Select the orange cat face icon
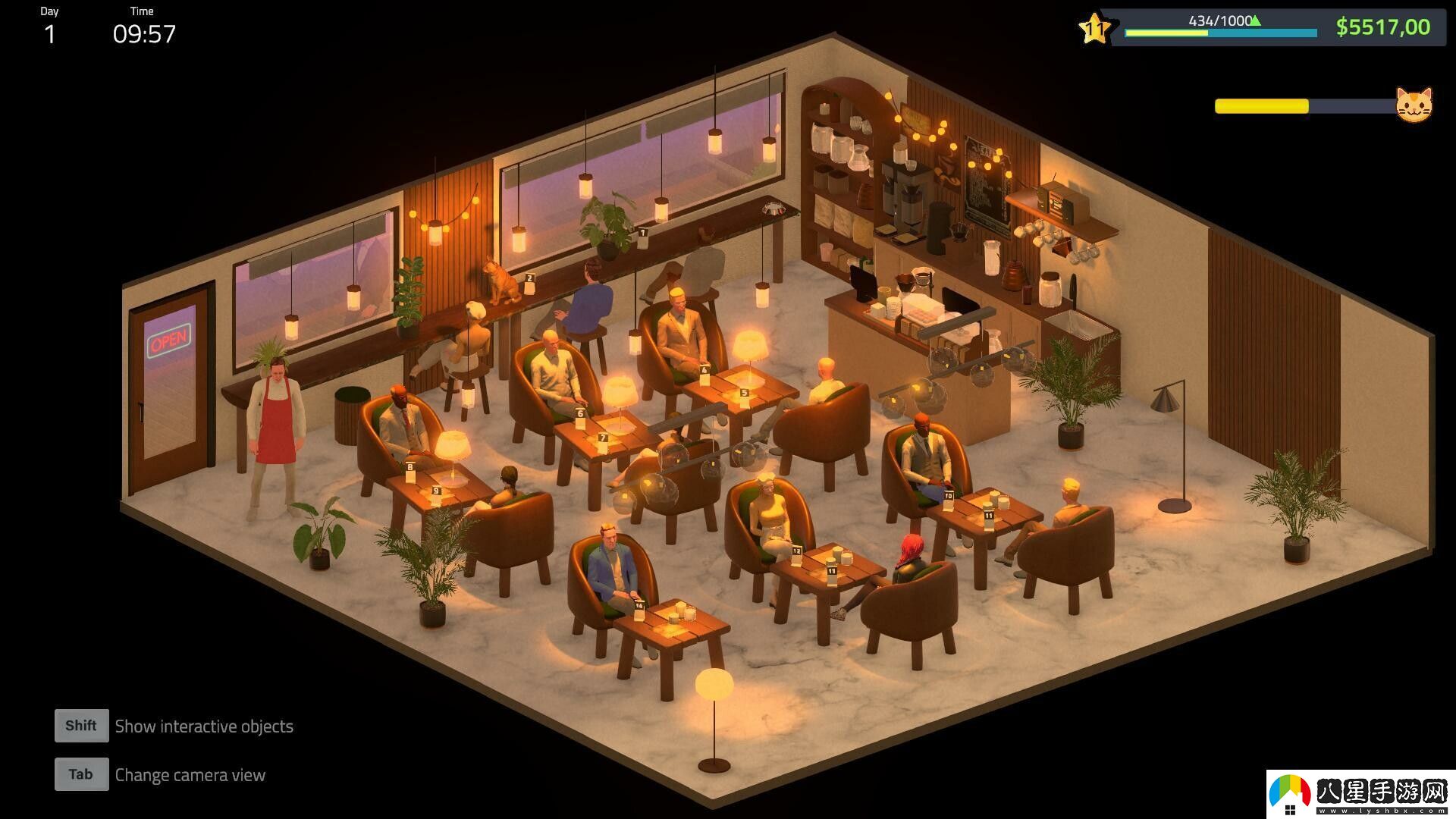Screen dimensions: 1456x819 (x=1414, y=105)
